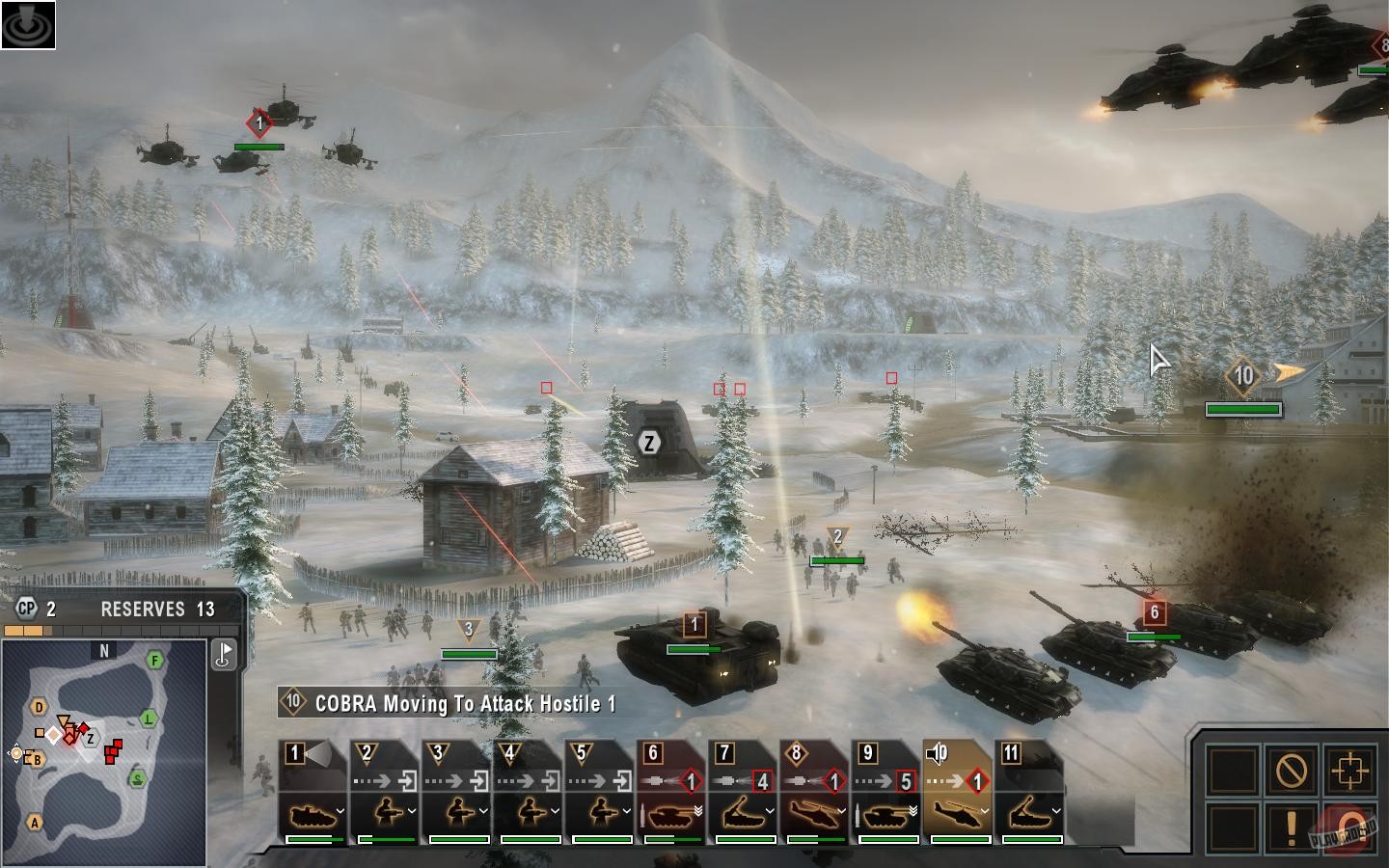Toggle the veterancy chevrons on unit 6

(698, 811)
